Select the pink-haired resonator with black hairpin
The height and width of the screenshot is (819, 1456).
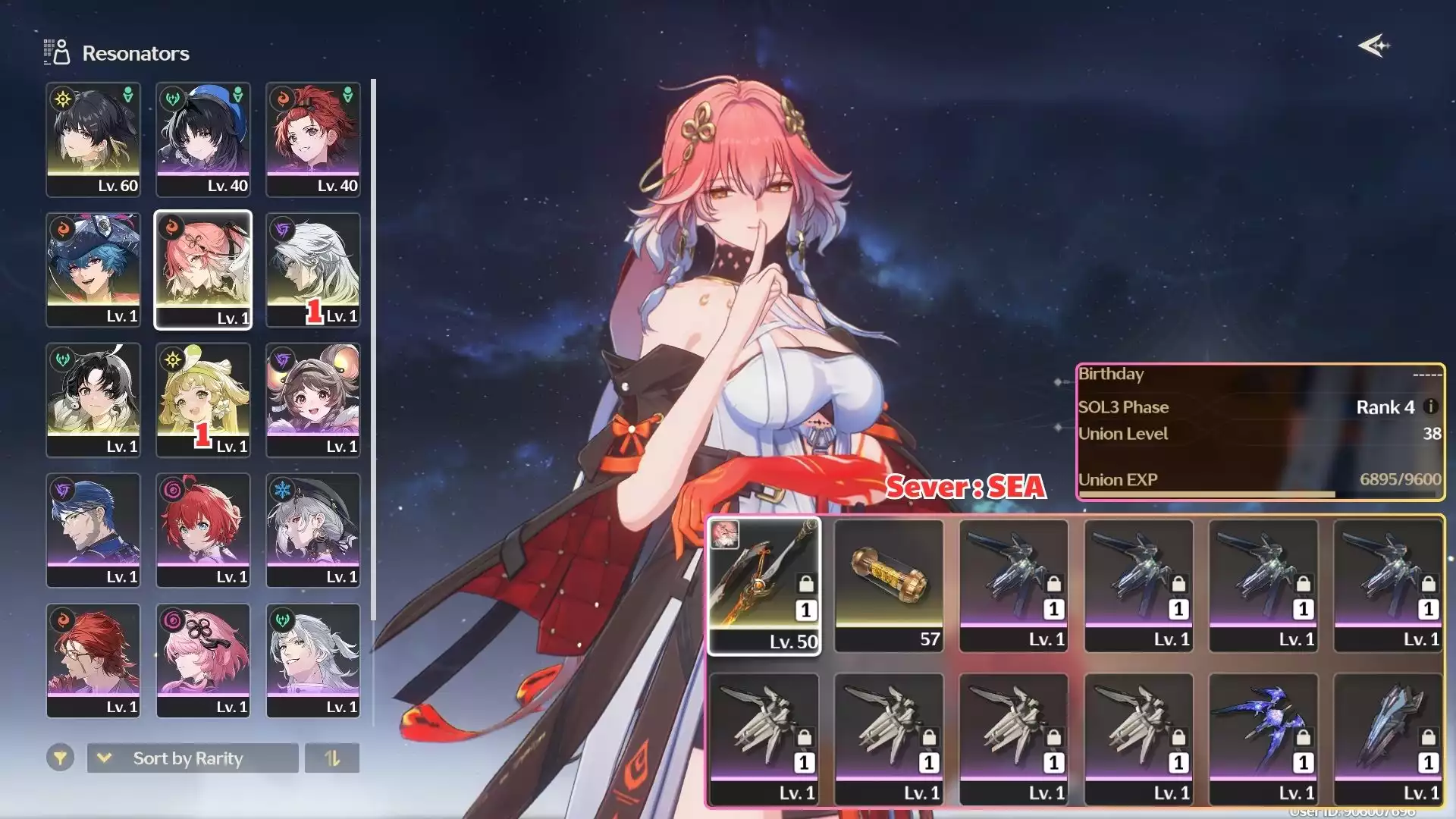[203, 661]
